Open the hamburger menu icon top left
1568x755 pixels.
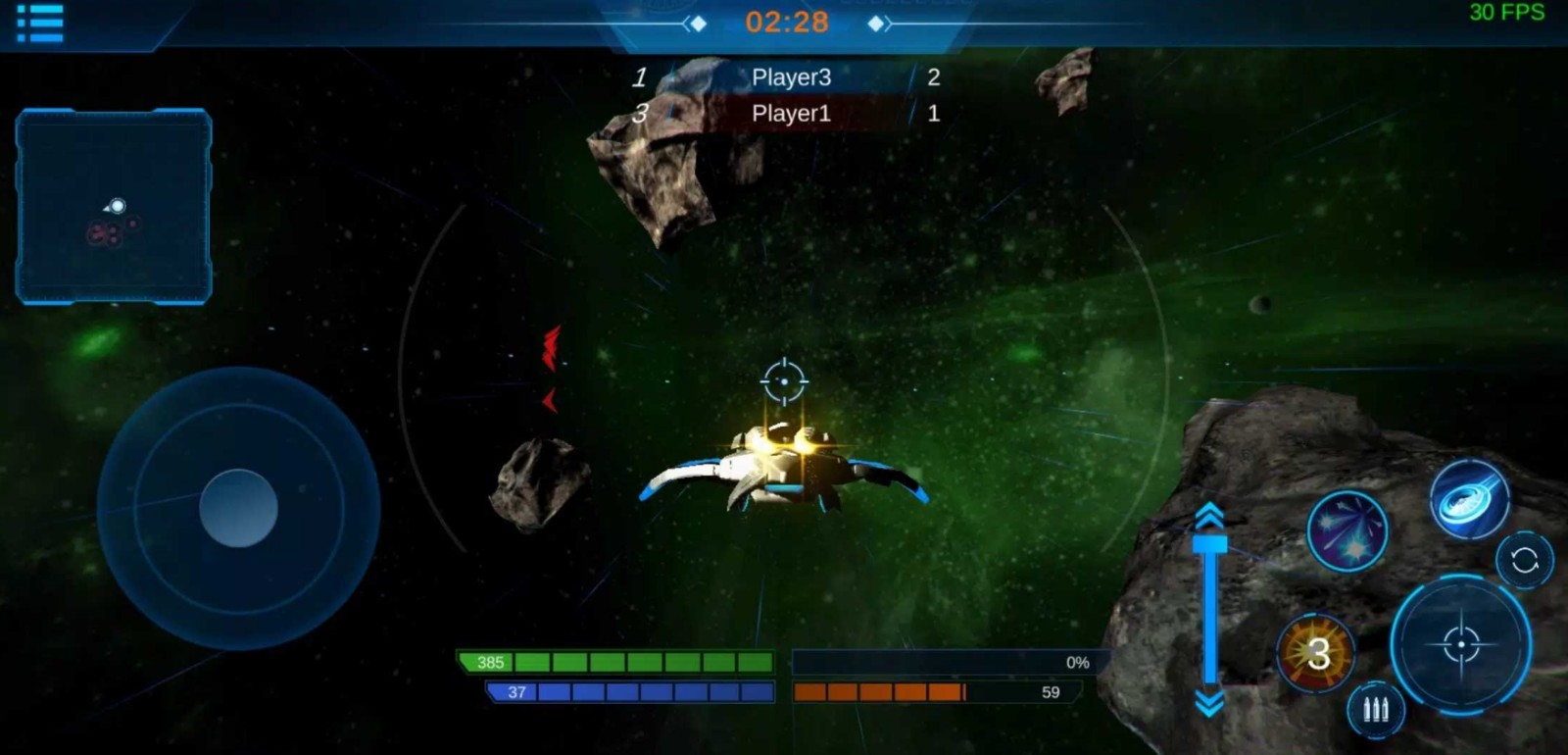pos(37,23)
